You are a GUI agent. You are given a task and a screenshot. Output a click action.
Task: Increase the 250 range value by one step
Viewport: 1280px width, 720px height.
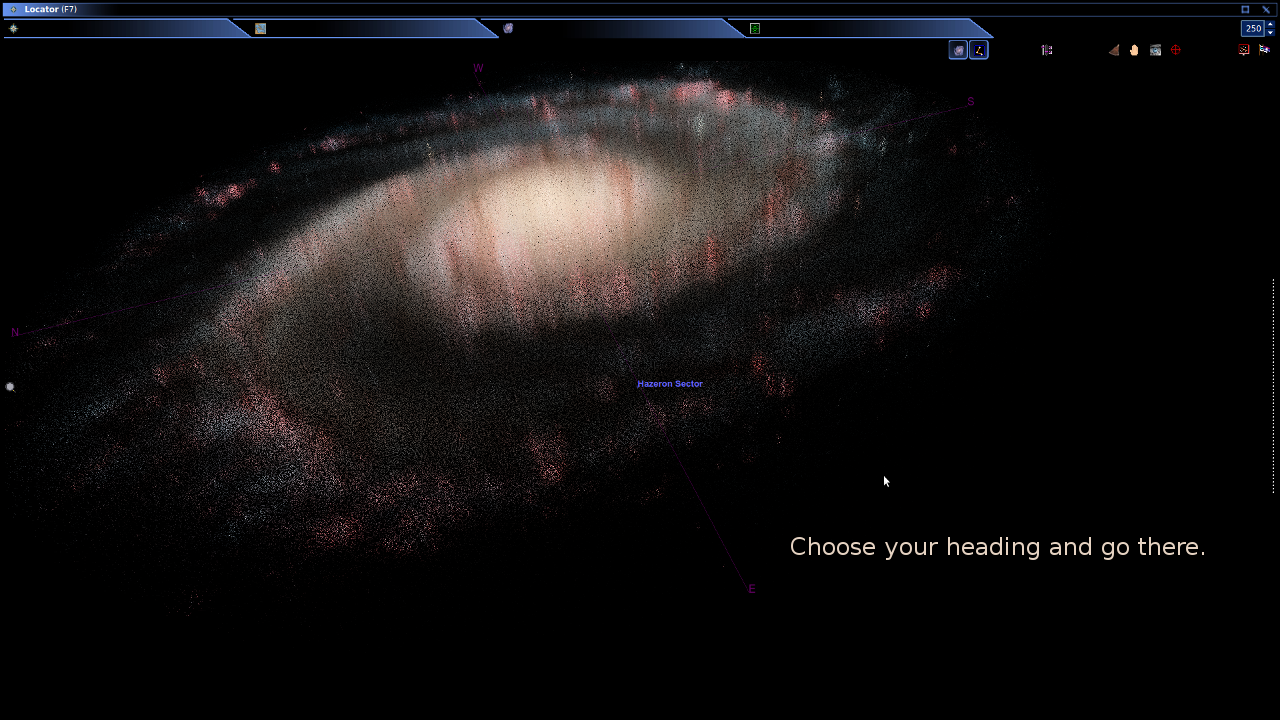click(1271, 24)
